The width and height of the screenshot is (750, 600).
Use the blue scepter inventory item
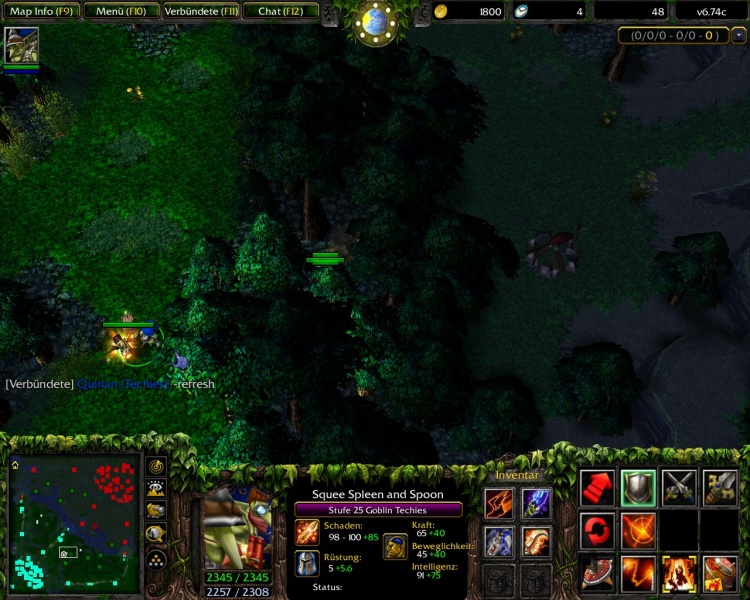coord(535,503)
